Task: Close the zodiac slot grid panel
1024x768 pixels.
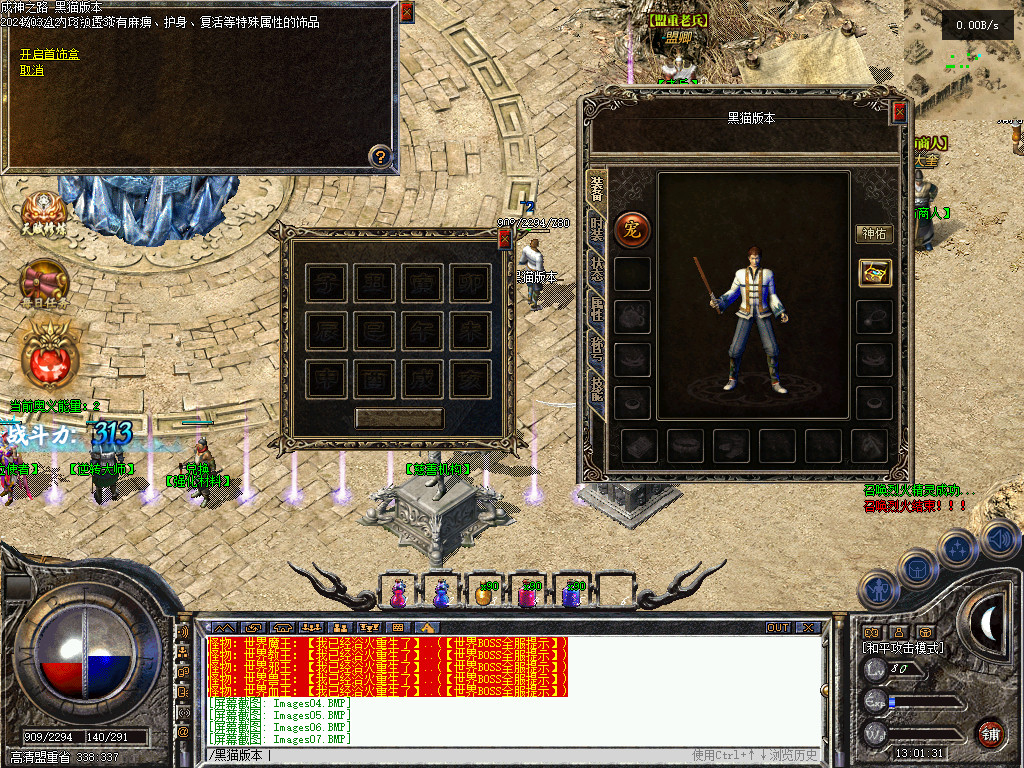Action: 504,238
